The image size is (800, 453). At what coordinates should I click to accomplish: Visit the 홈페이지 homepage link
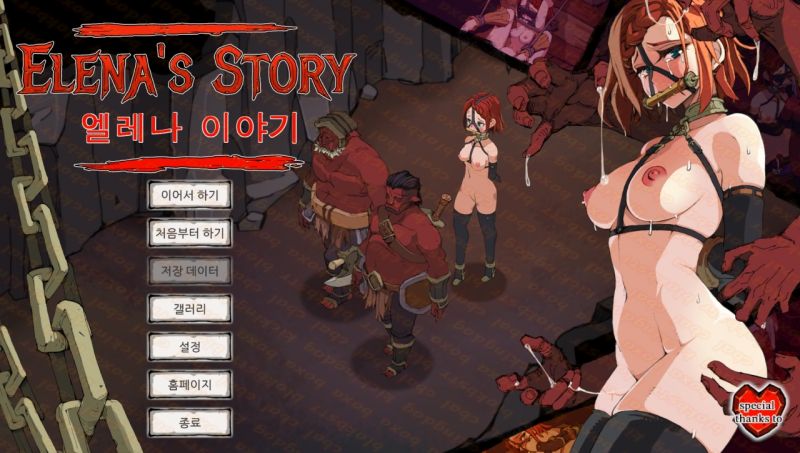(190, 383)
